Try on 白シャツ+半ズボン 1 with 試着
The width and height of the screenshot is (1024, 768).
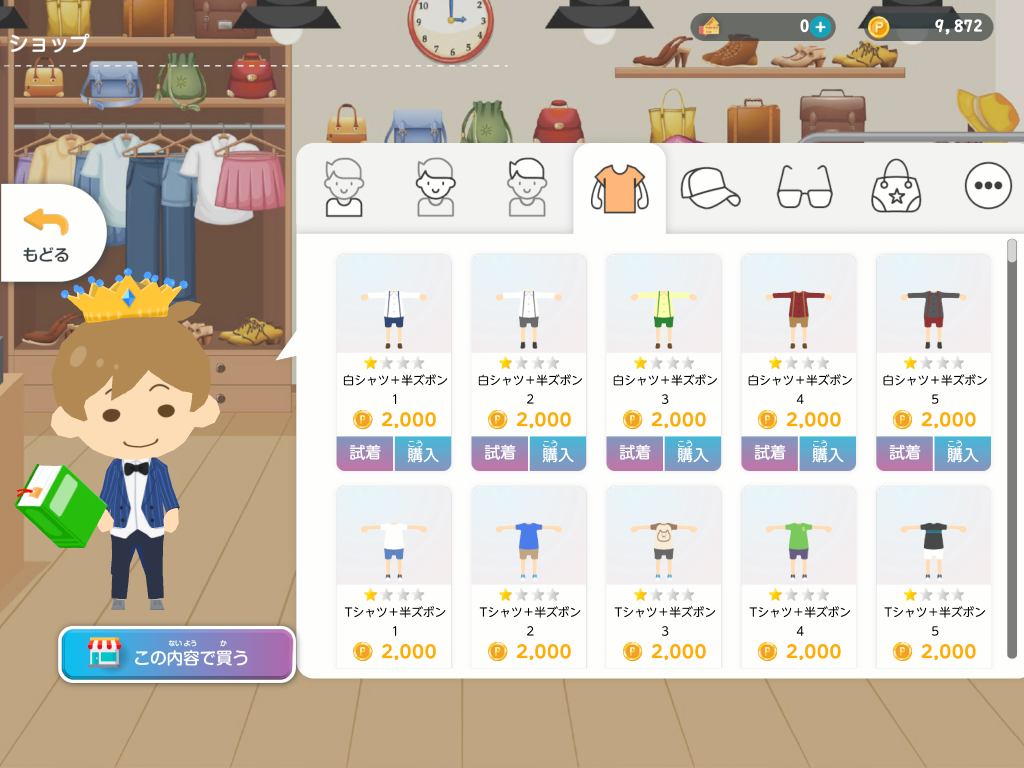[365, 453]
